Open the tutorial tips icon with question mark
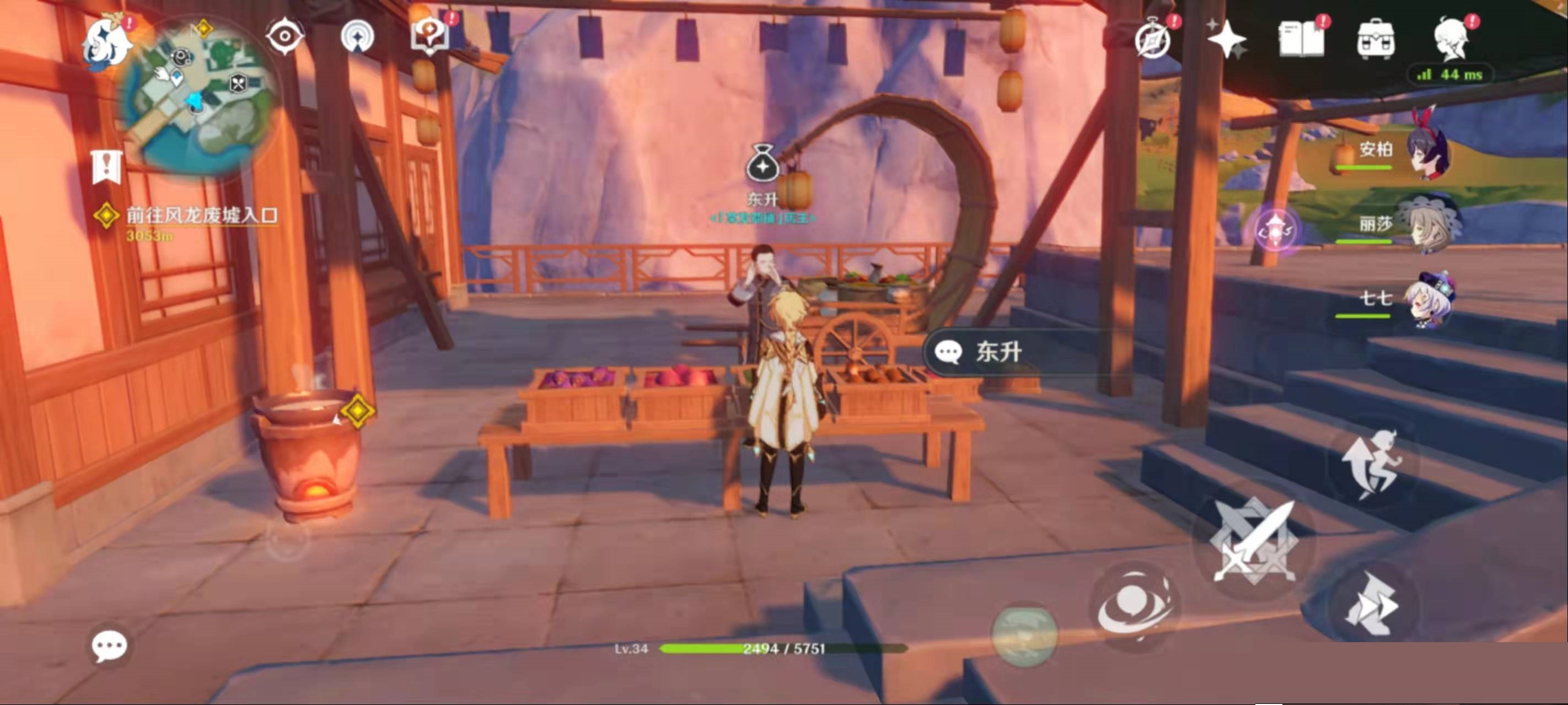 (429, 36)
